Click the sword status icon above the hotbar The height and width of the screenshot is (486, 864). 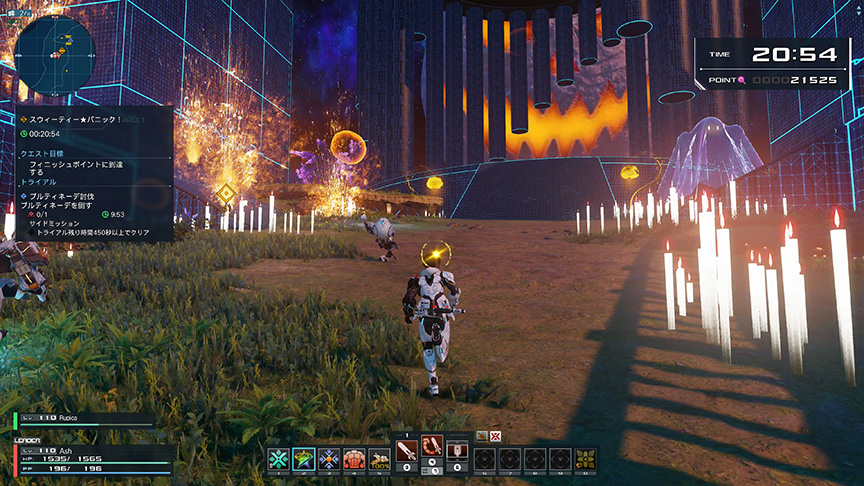pyautogui.click(x=481, y=436)
